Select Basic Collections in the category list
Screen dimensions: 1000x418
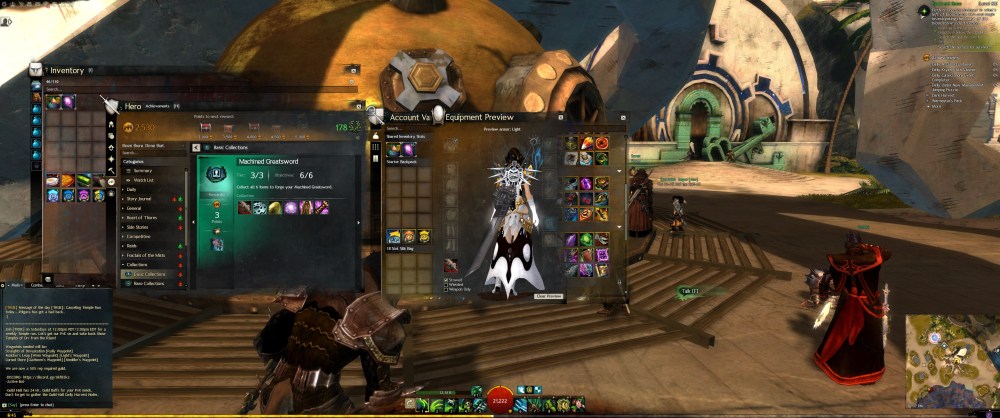point(149,274)
